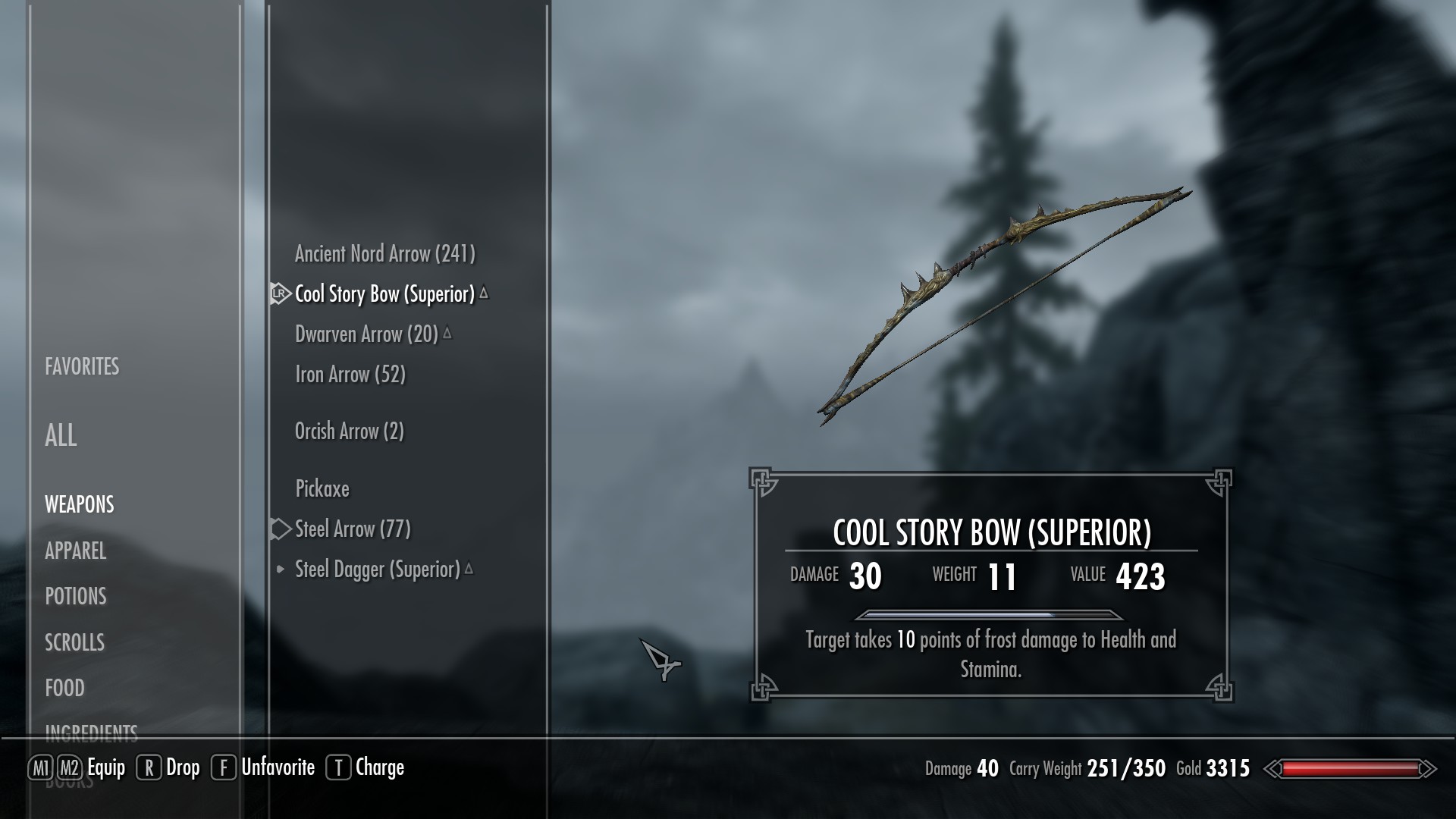Select the Dwarven Arrow entry
The height and width of the screenshot is (819, 1456).
pos(366,334)
